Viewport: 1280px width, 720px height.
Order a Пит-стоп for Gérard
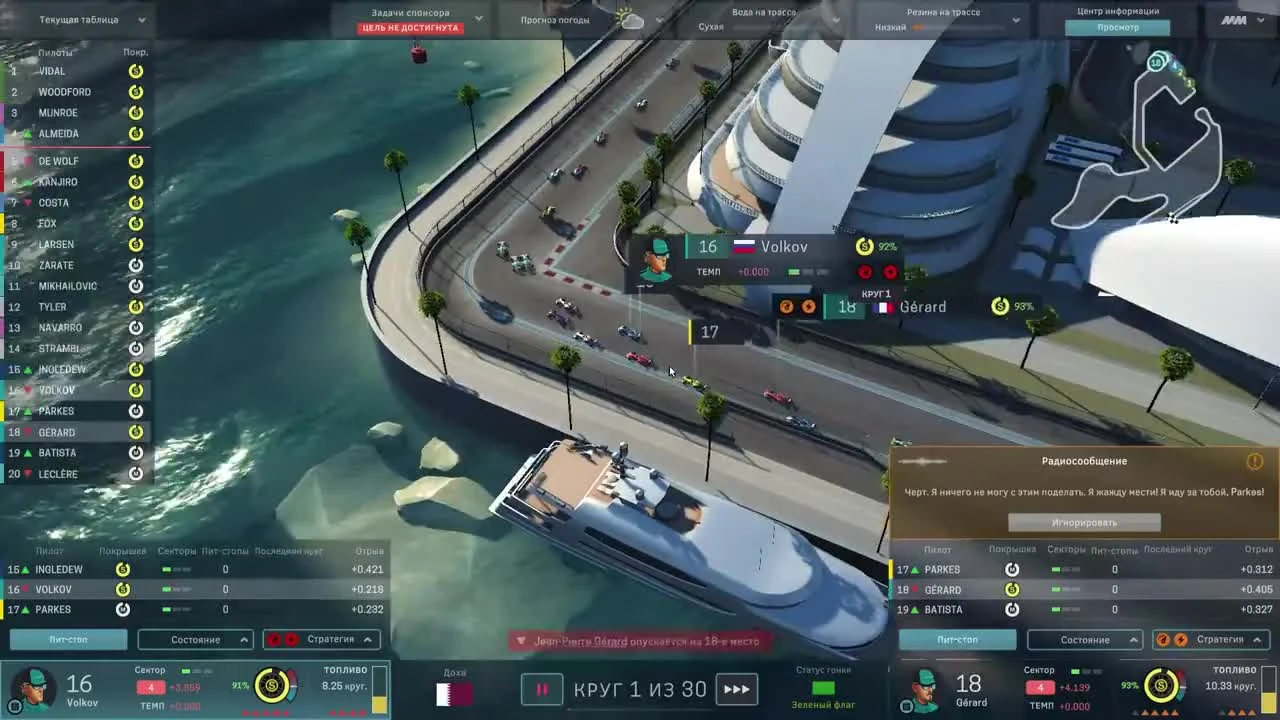coord(956,639)
